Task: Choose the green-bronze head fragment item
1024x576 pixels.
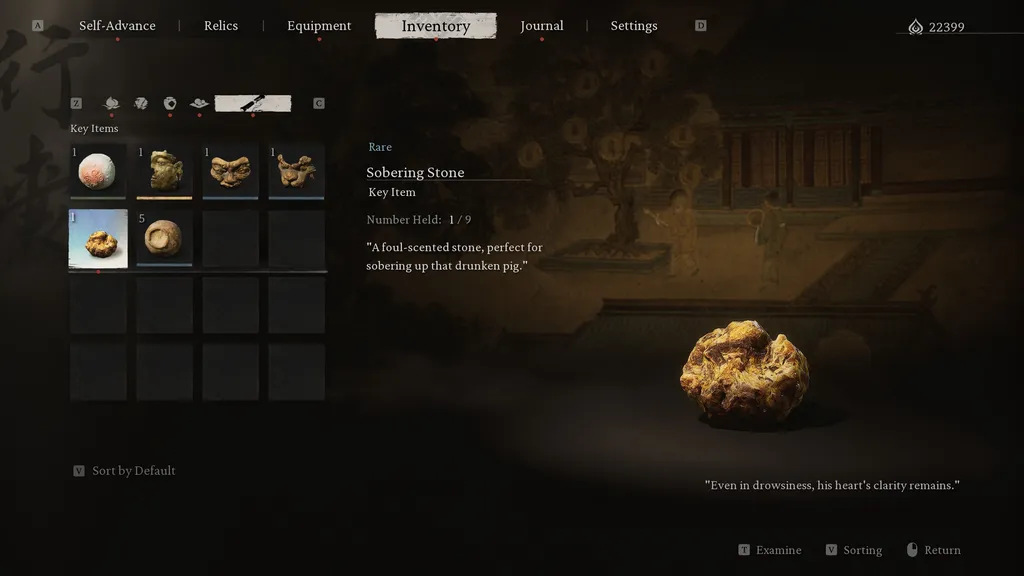Action: click(164, 171)
